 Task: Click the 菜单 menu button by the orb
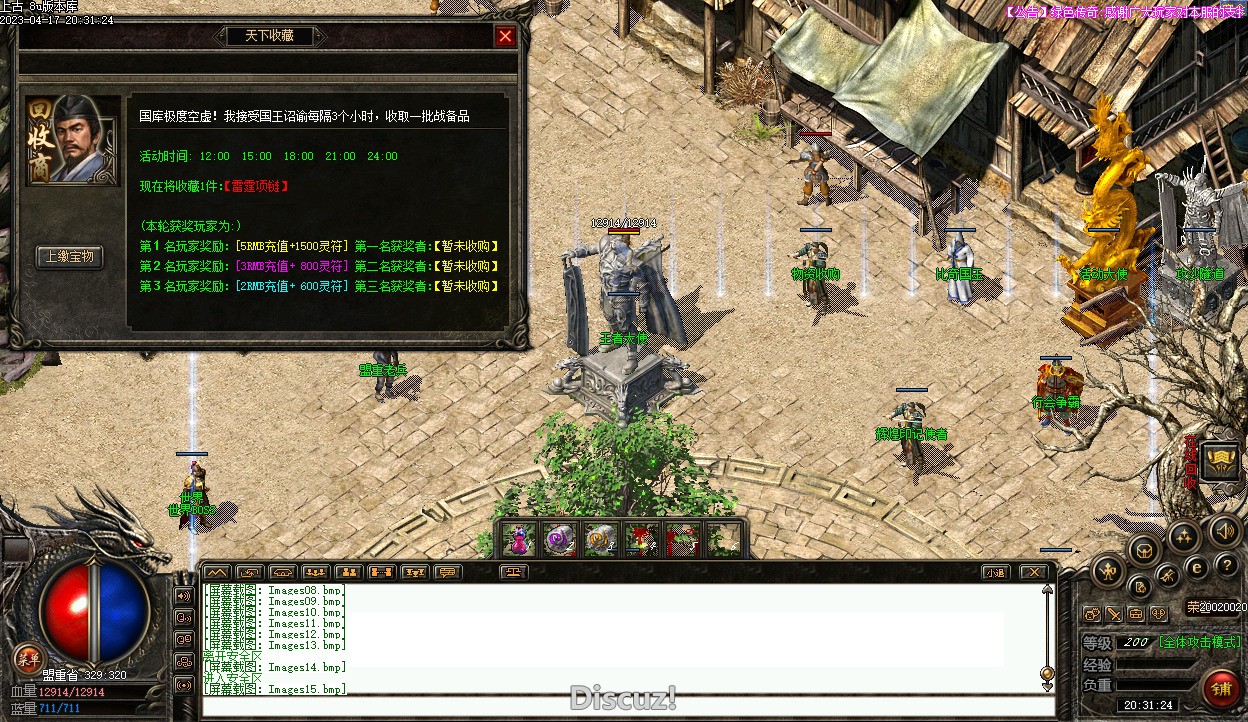point(27,658)
